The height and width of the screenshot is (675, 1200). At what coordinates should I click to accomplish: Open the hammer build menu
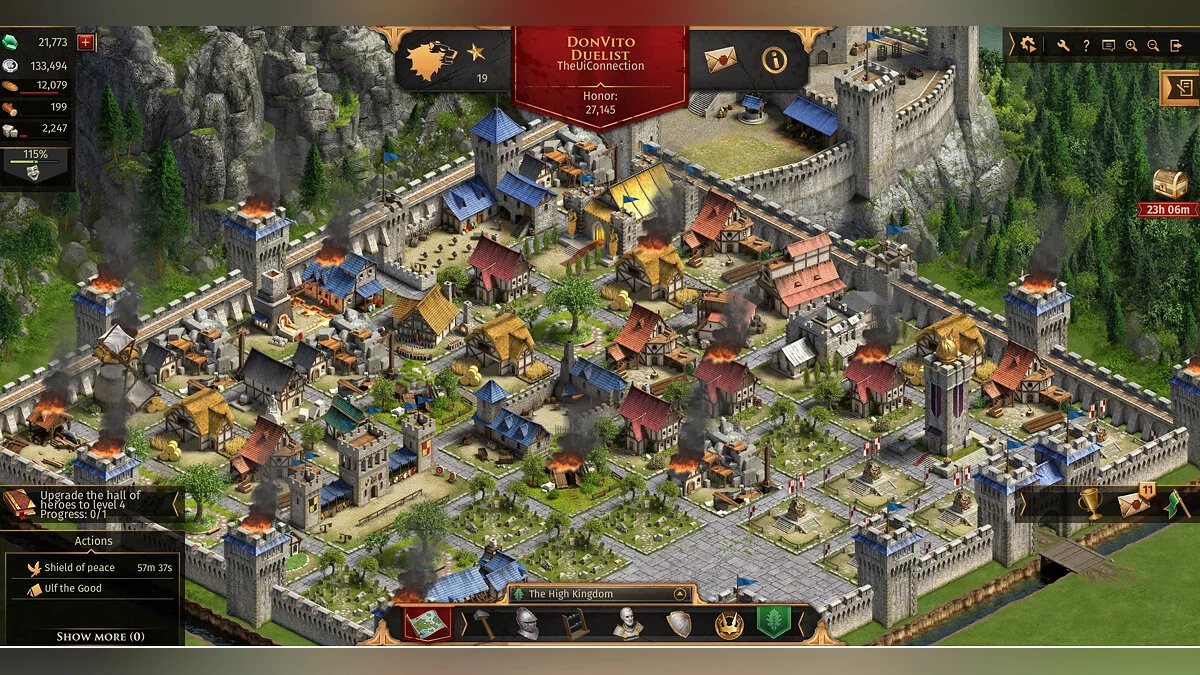pos(483,623)
